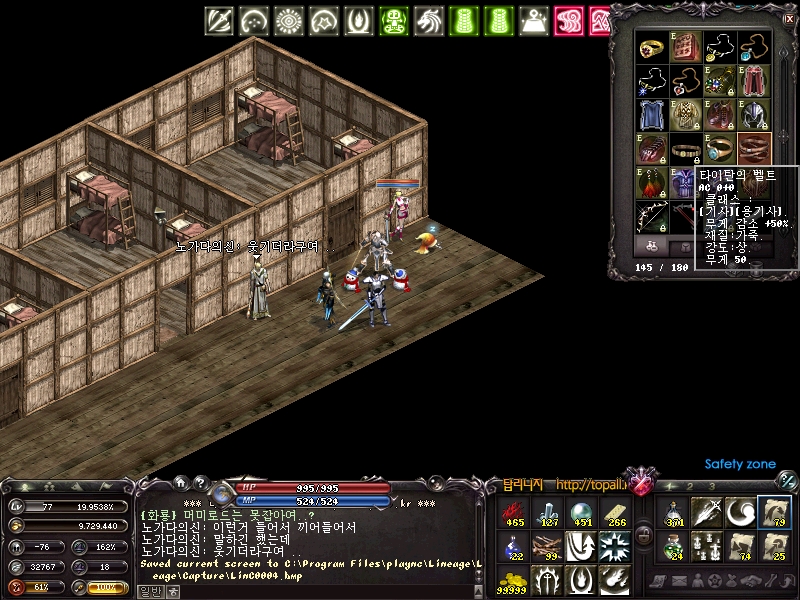Open the help question mark button
The image size is (800, 600).
pos(200,482)
